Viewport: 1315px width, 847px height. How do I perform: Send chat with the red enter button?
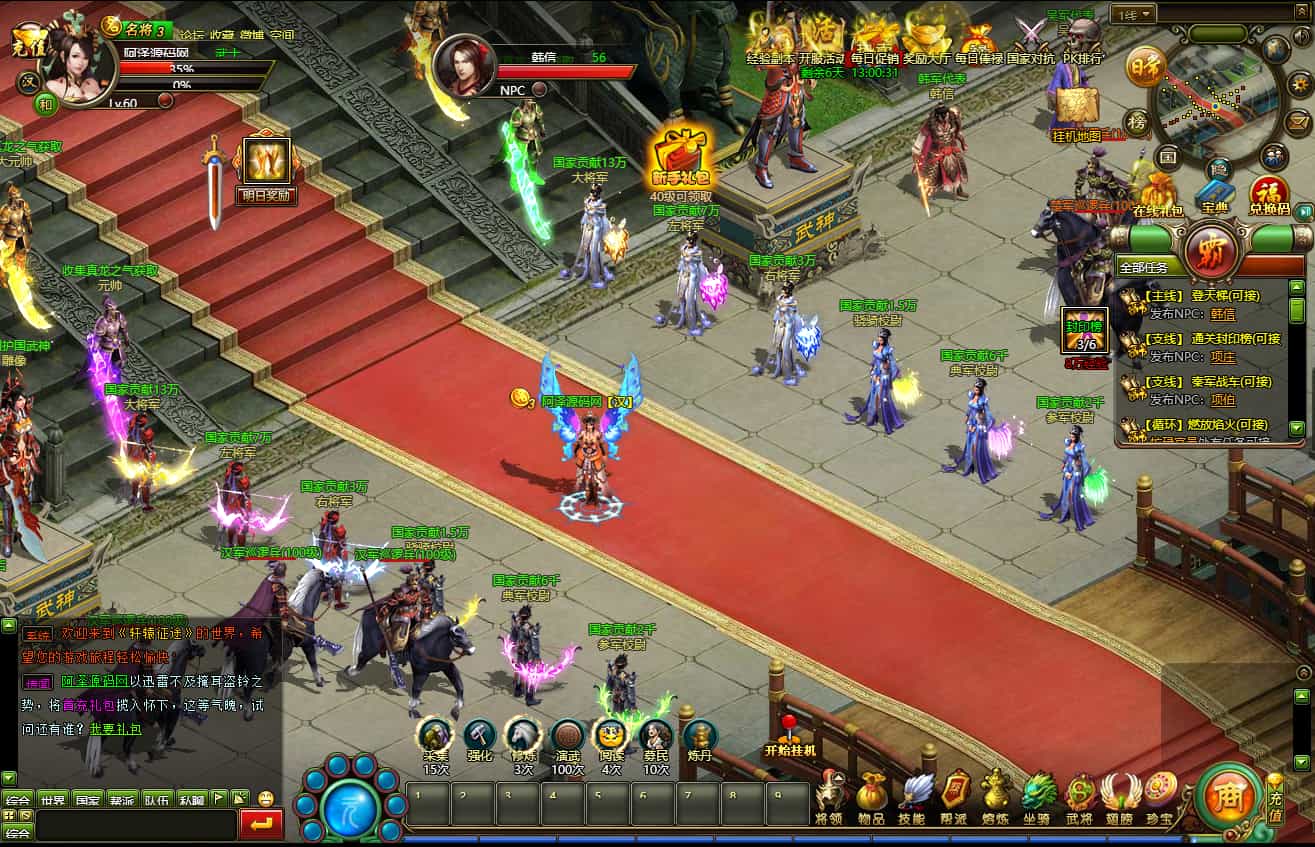coord(262,825)
